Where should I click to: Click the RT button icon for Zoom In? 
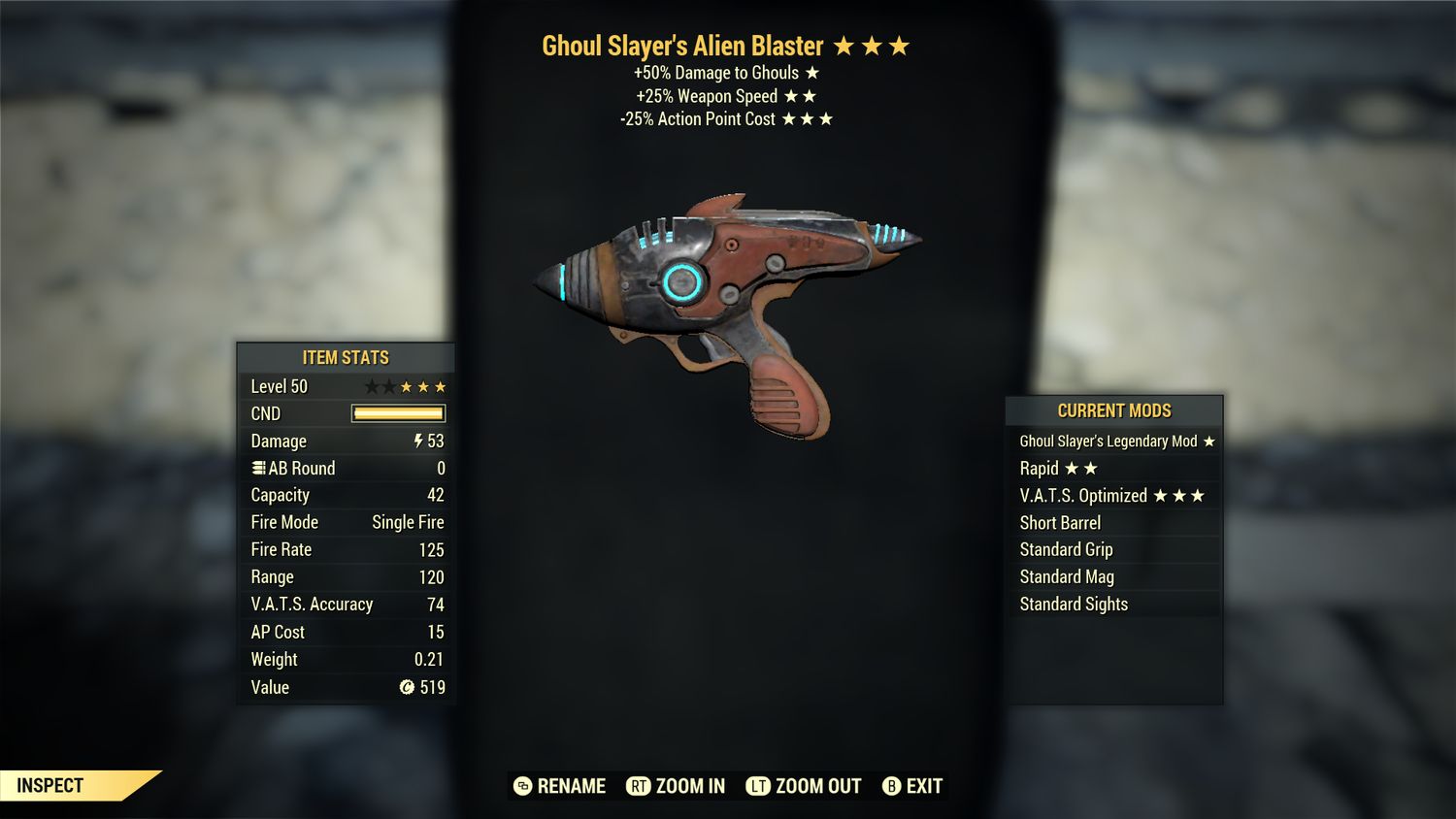tap(639, 786)
